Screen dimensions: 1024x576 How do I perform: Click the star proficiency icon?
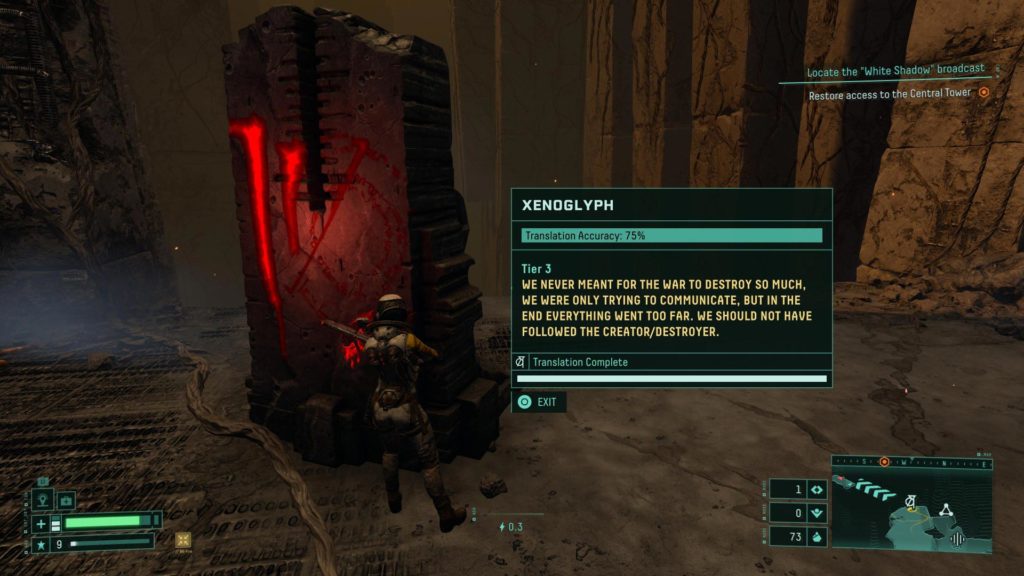click(x=41, y=544)
